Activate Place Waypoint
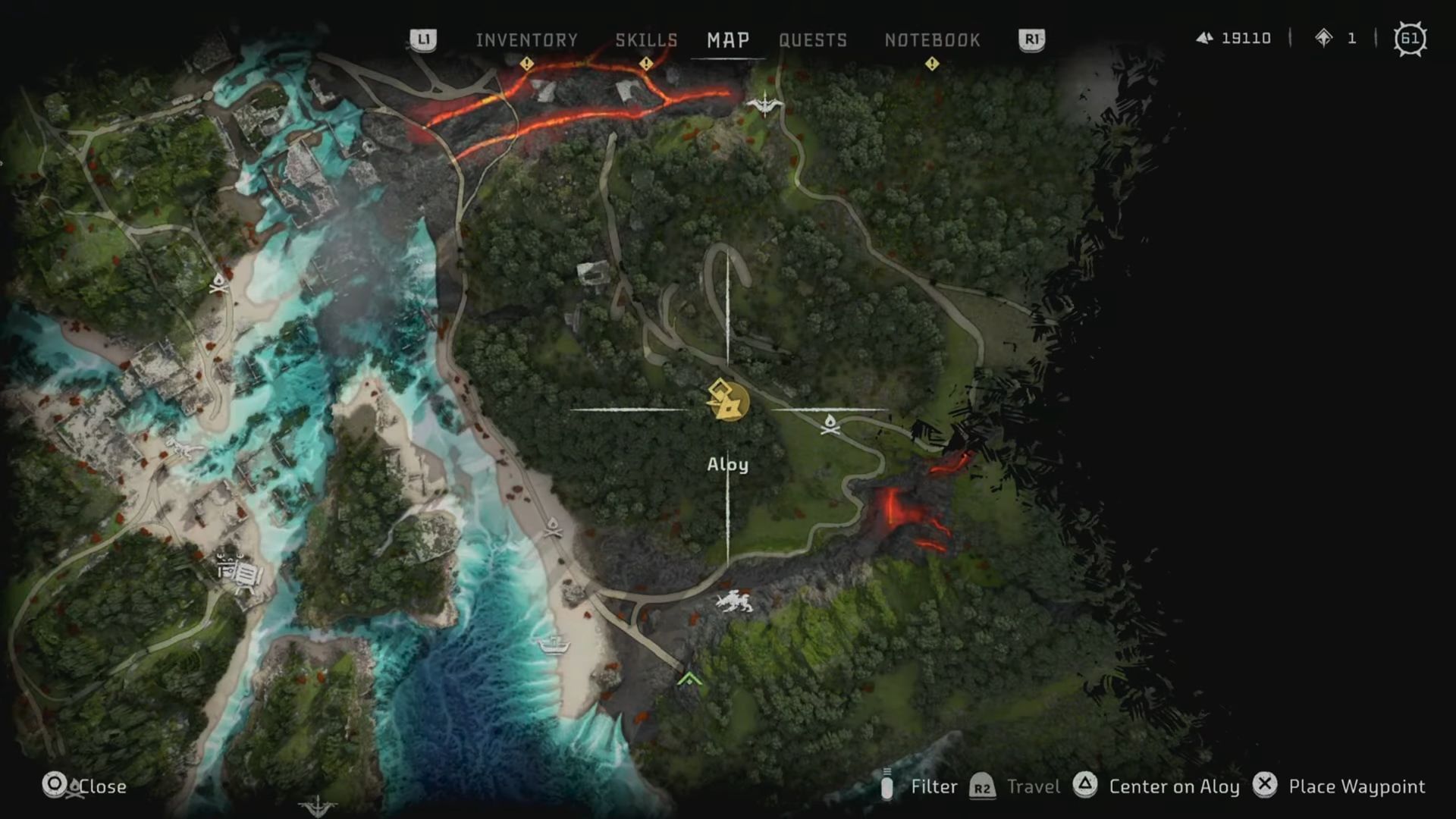Viewport: 1456px width, 819px height. click(1356, 786)
